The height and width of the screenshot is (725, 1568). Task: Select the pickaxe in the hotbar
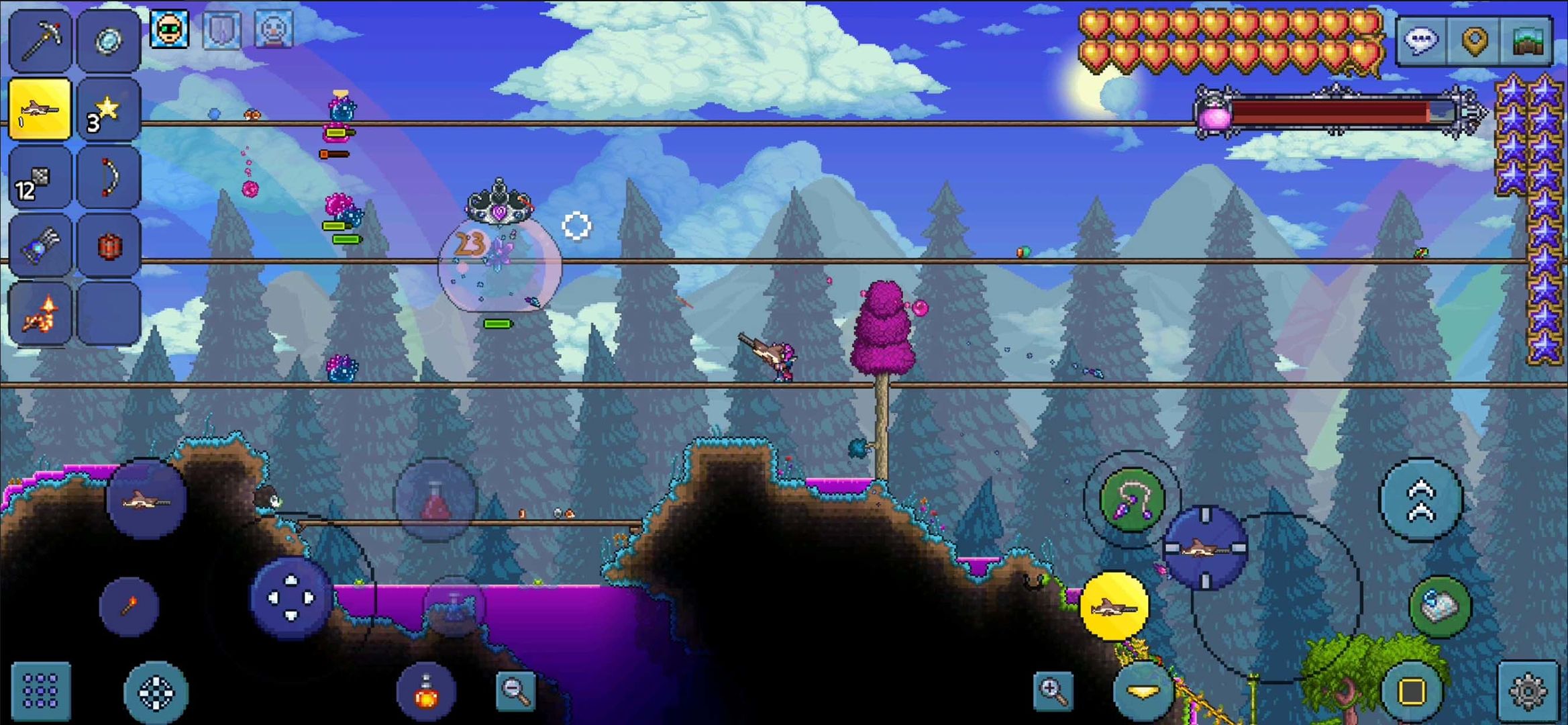click(40, 40)
